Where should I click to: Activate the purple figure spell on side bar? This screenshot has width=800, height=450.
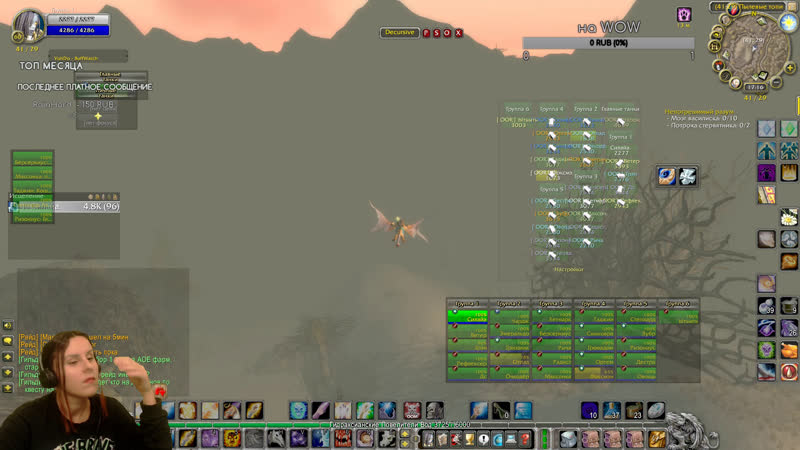(x=766, y=172)
